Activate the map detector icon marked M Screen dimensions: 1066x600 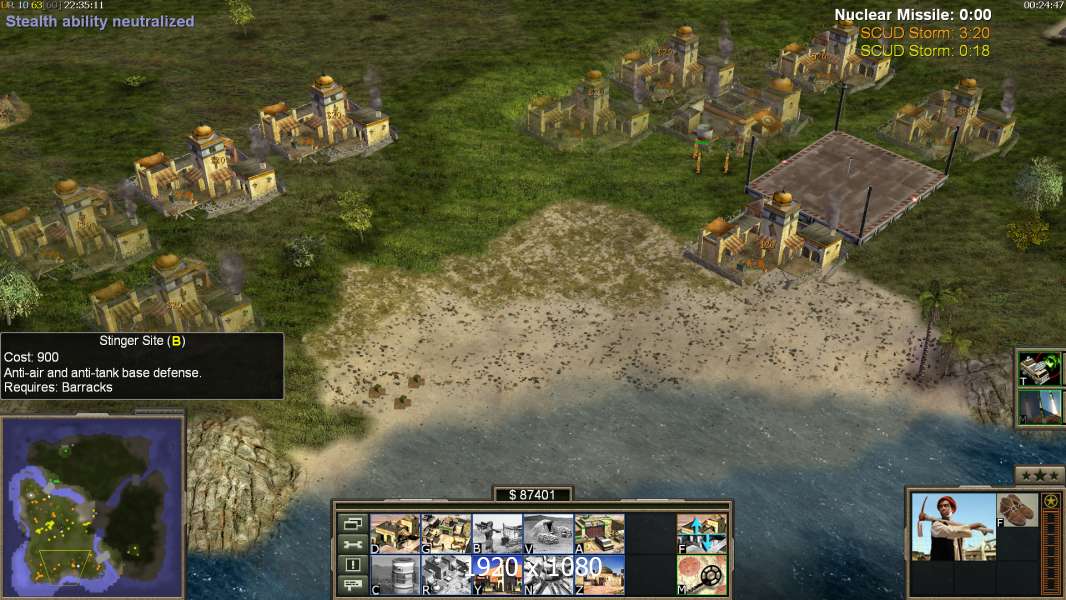pyautogui.click(x=701, y=575)
